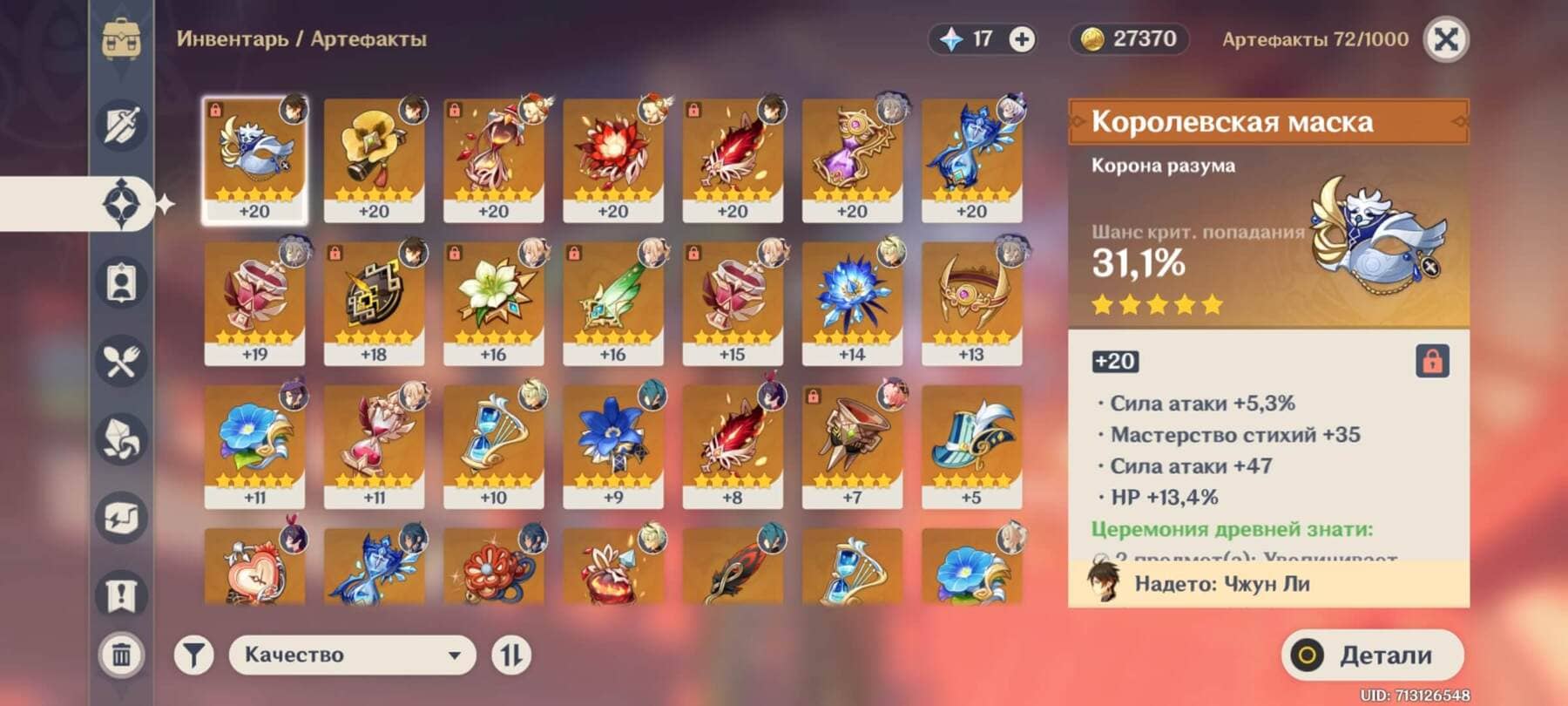Open the Качество sort dropdown

click(352, 655)
